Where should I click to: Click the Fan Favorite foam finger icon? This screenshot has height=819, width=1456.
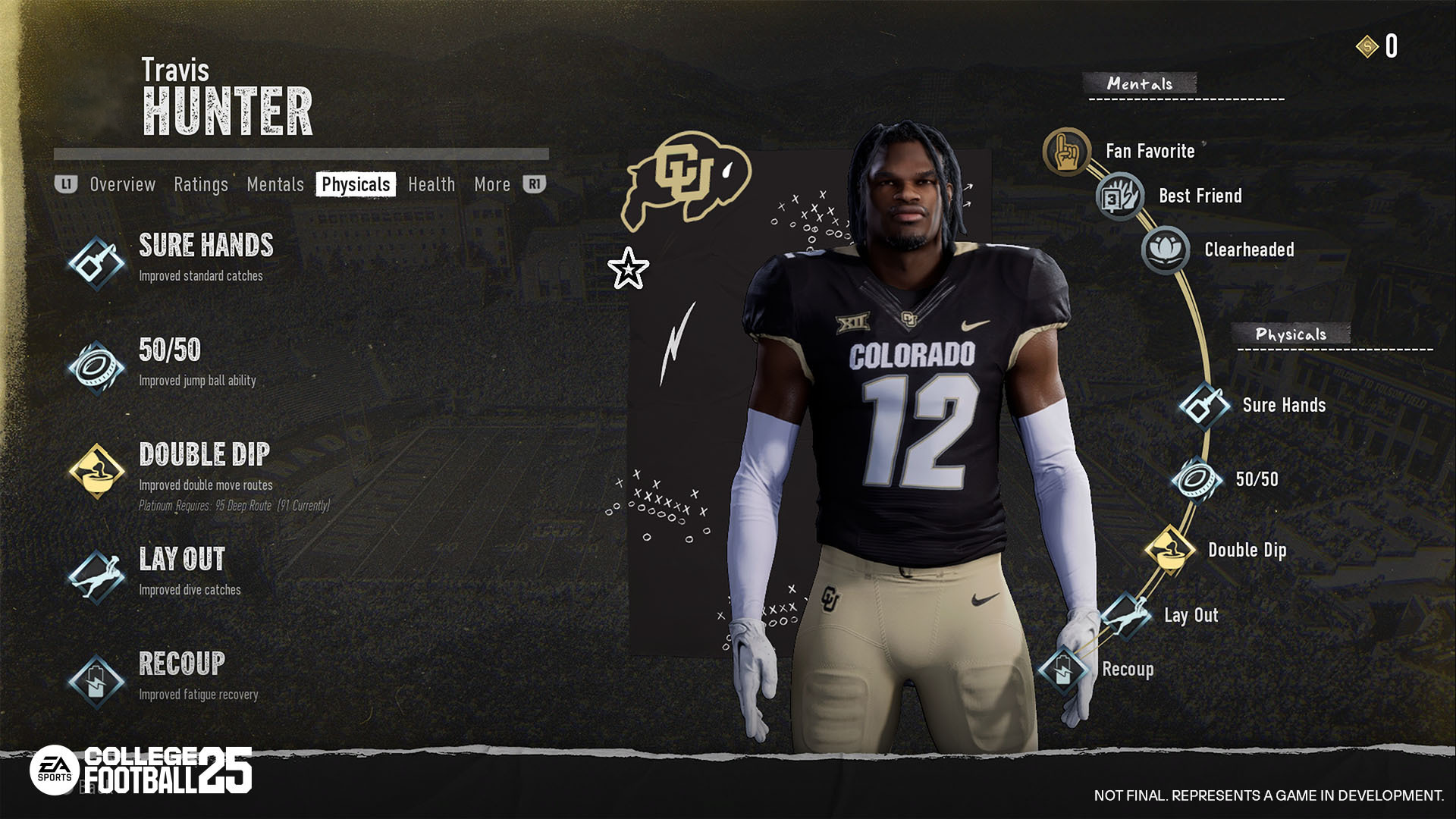1066,151
